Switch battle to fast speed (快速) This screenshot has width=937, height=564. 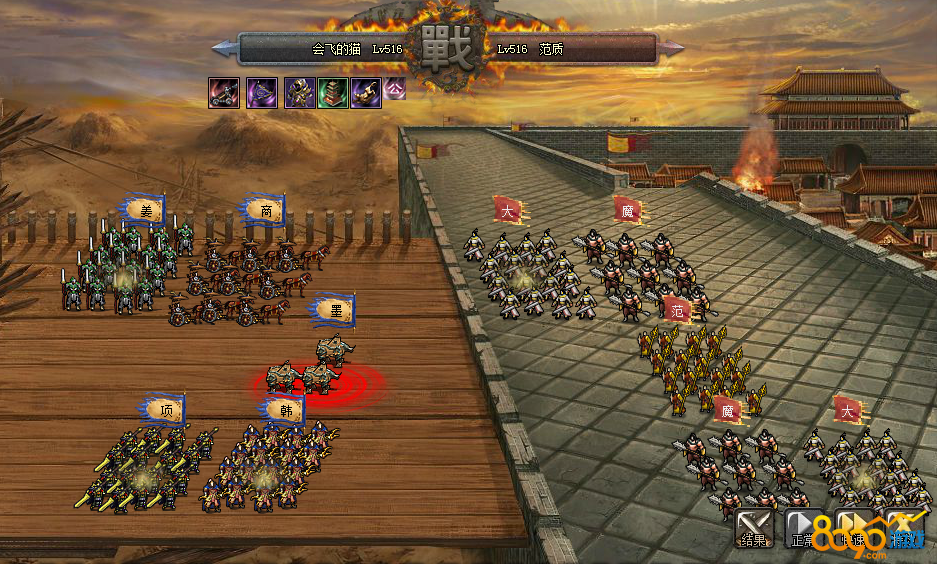coord(851,527)
